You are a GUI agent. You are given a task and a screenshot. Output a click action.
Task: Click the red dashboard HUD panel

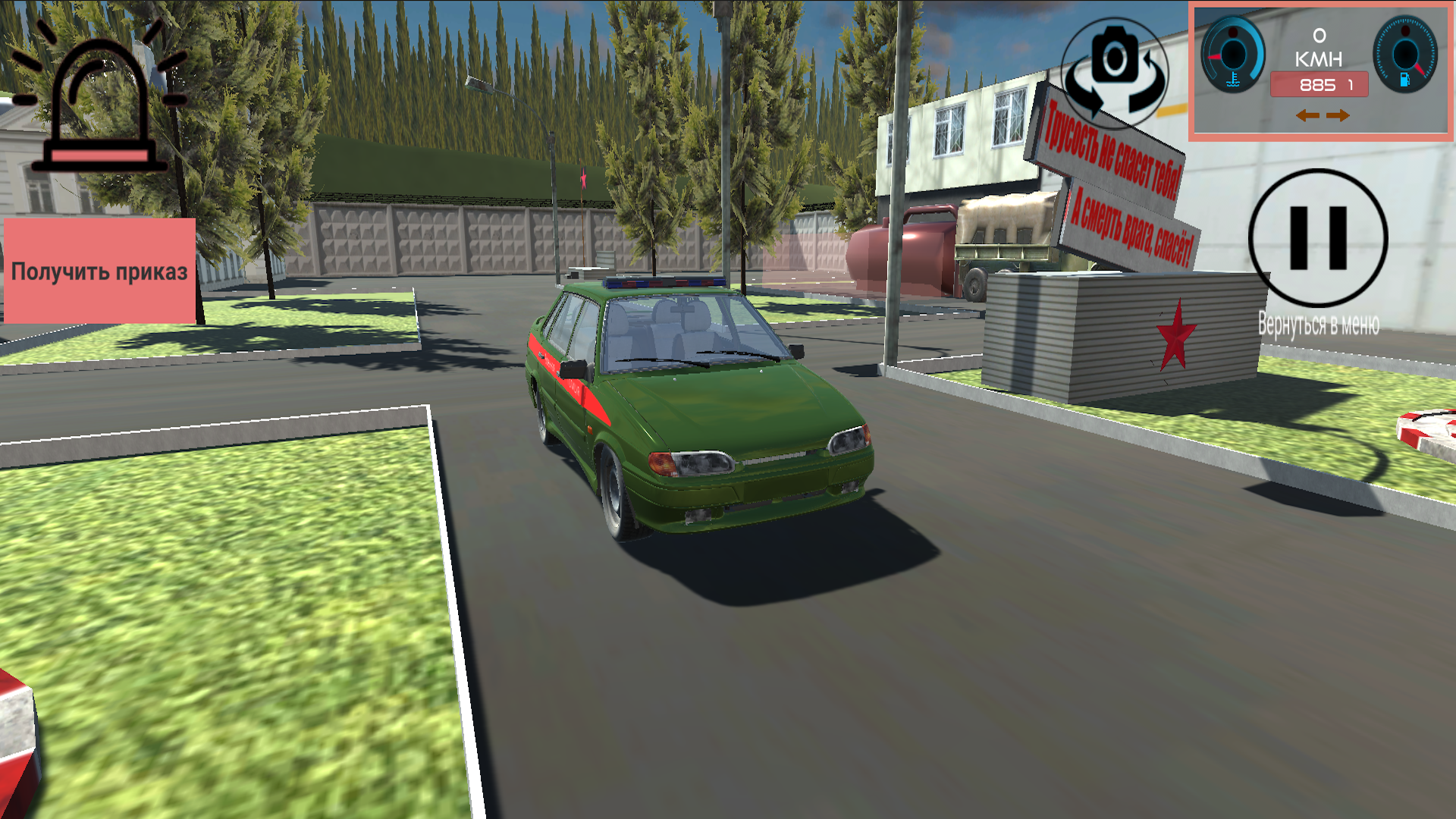point(1319,71)
